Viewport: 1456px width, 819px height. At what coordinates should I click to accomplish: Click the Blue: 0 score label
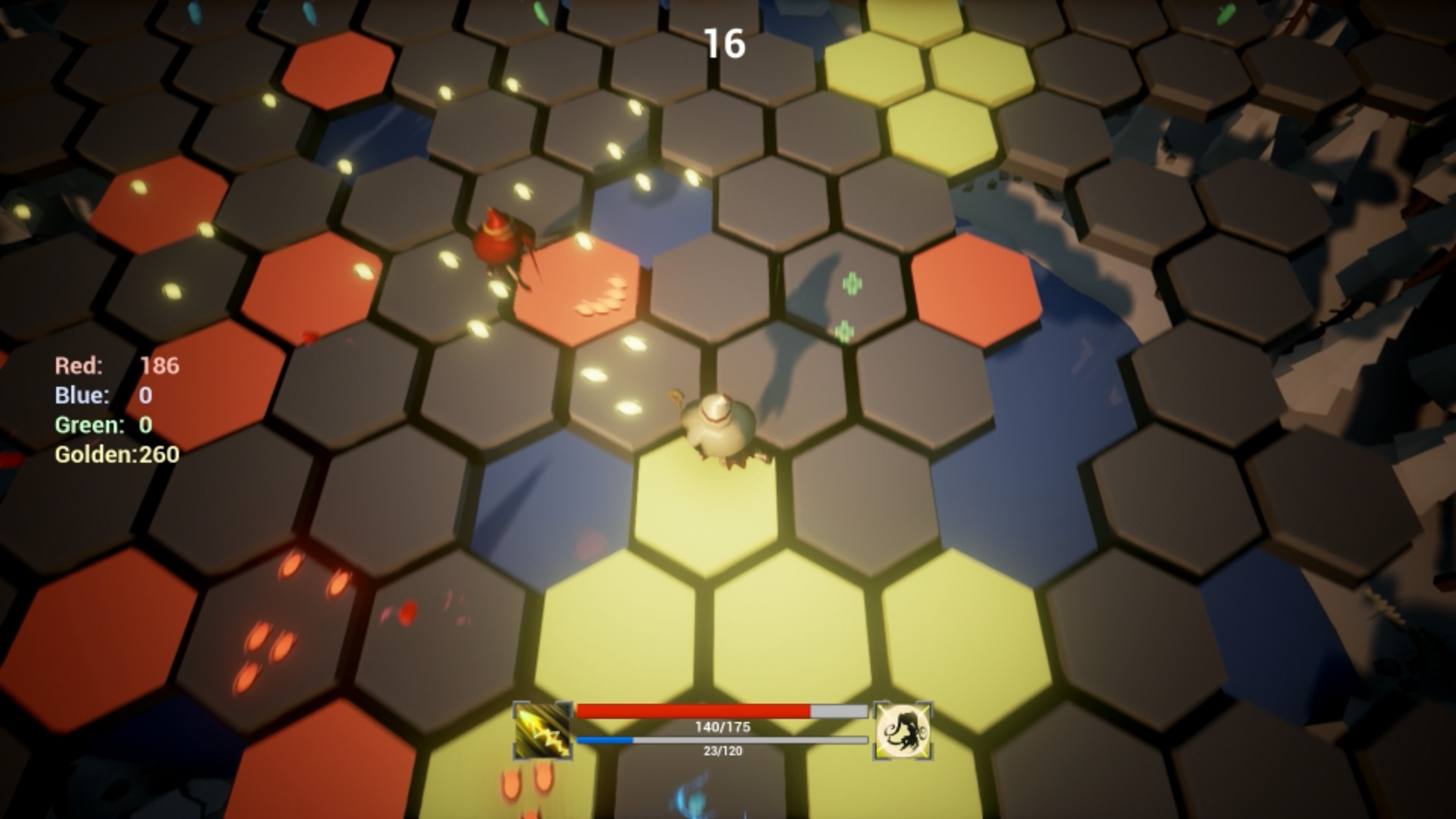99,395
